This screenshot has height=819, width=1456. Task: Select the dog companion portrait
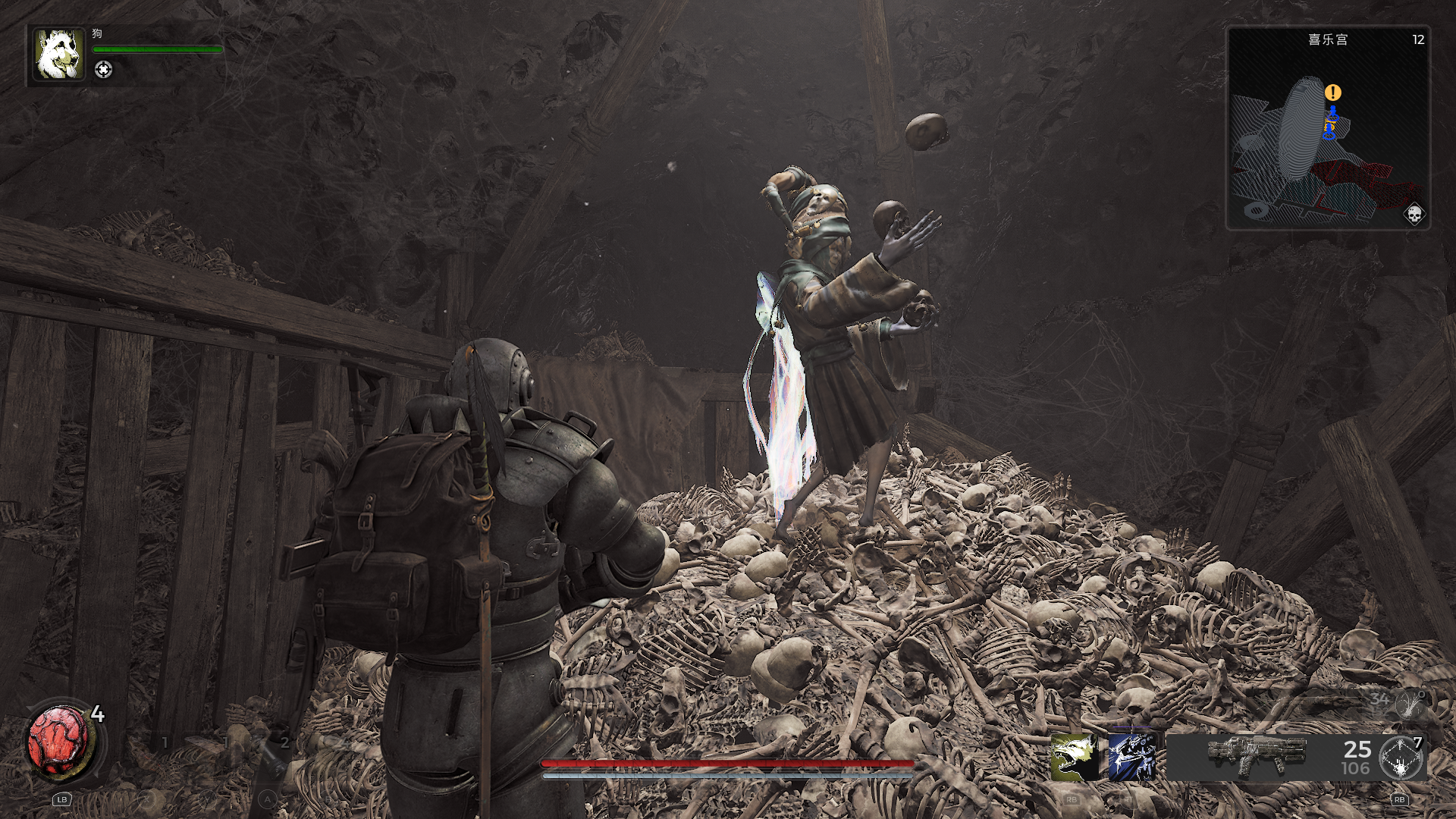coord(59,55)
